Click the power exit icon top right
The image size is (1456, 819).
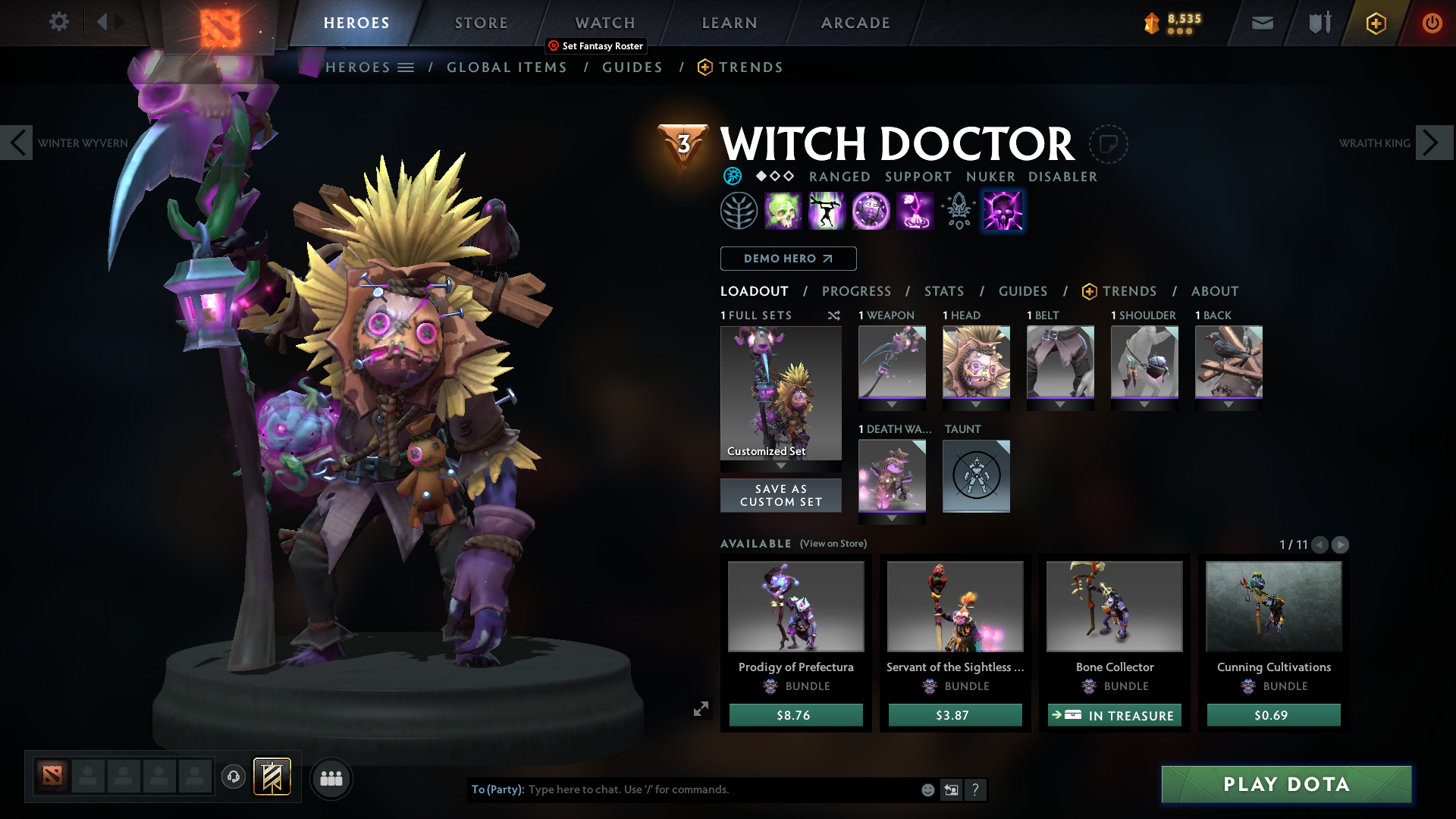coord(1432,23)
